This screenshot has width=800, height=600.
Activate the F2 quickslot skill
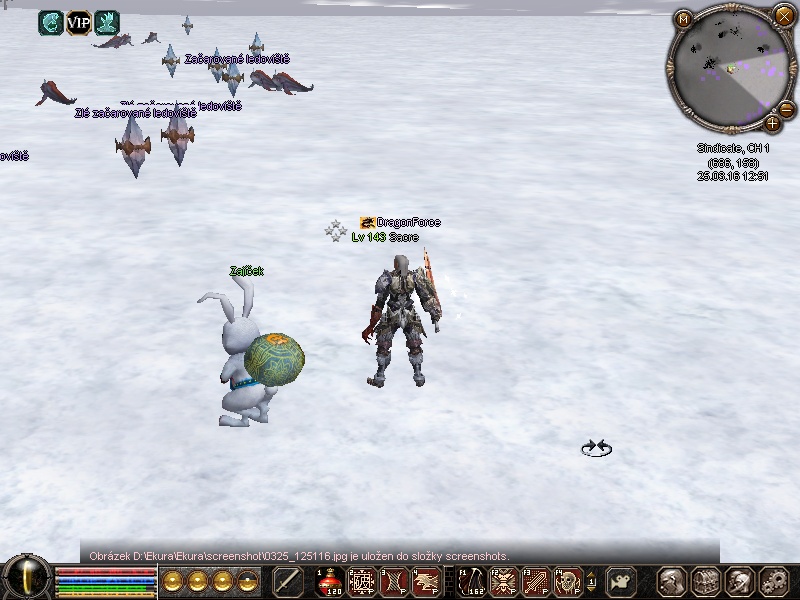[504, 581]
